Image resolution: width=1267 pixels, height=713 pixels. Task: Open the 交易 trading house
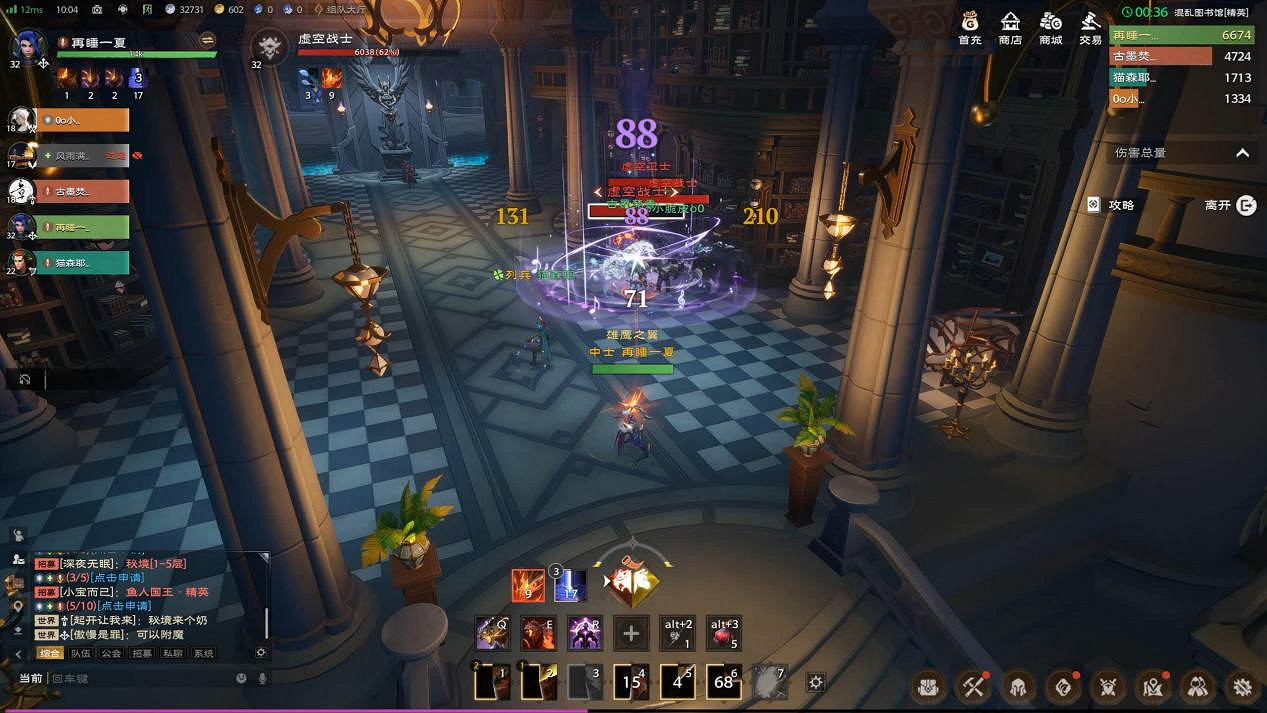1090,27
